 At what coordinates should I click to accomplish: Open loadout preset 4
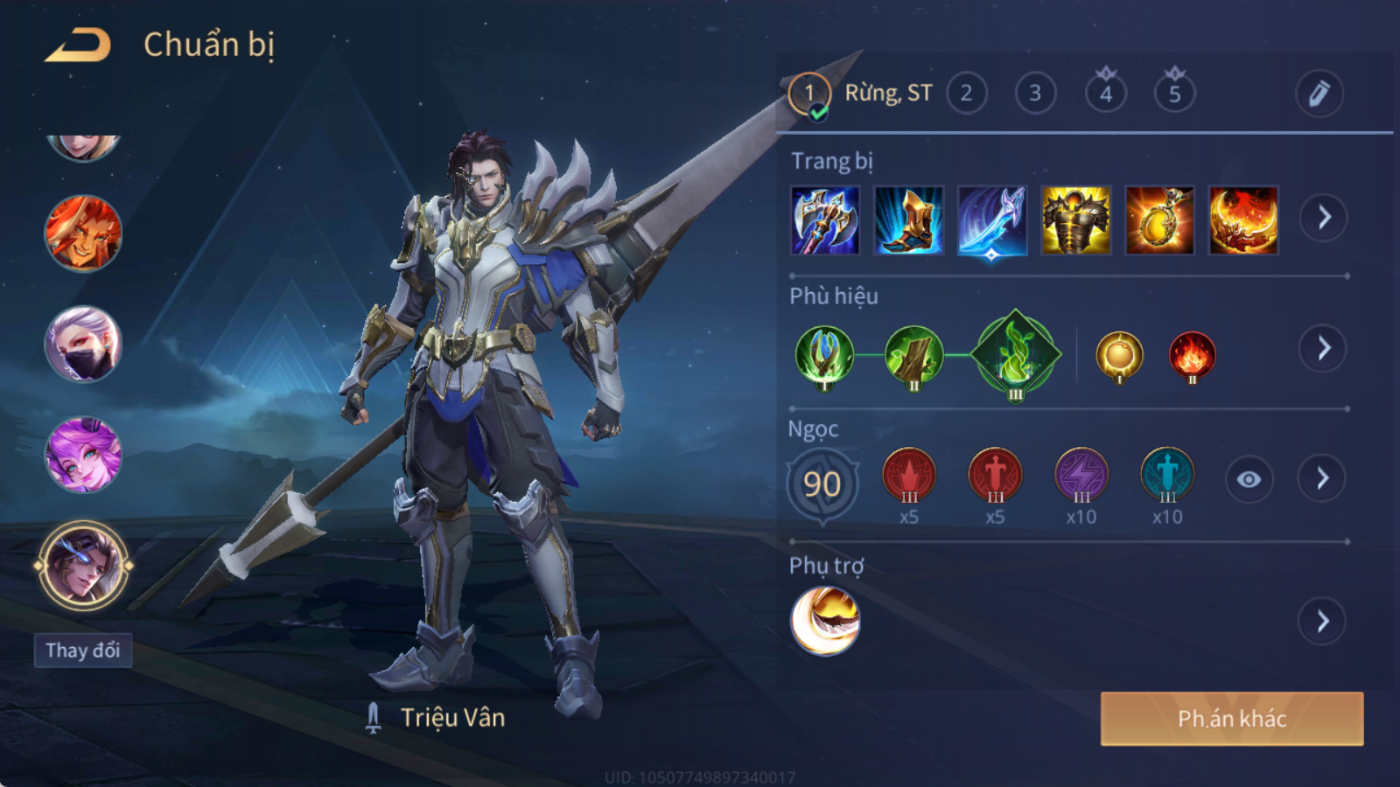pyautogui.click(x=1105, y=94)
